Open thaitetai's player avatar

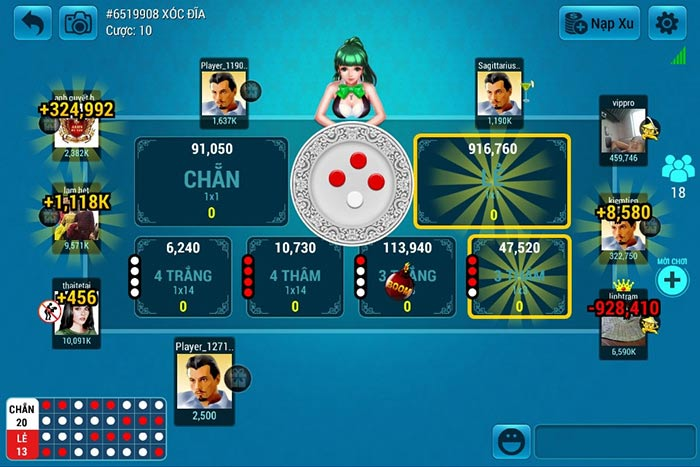[x=77, y=313]
